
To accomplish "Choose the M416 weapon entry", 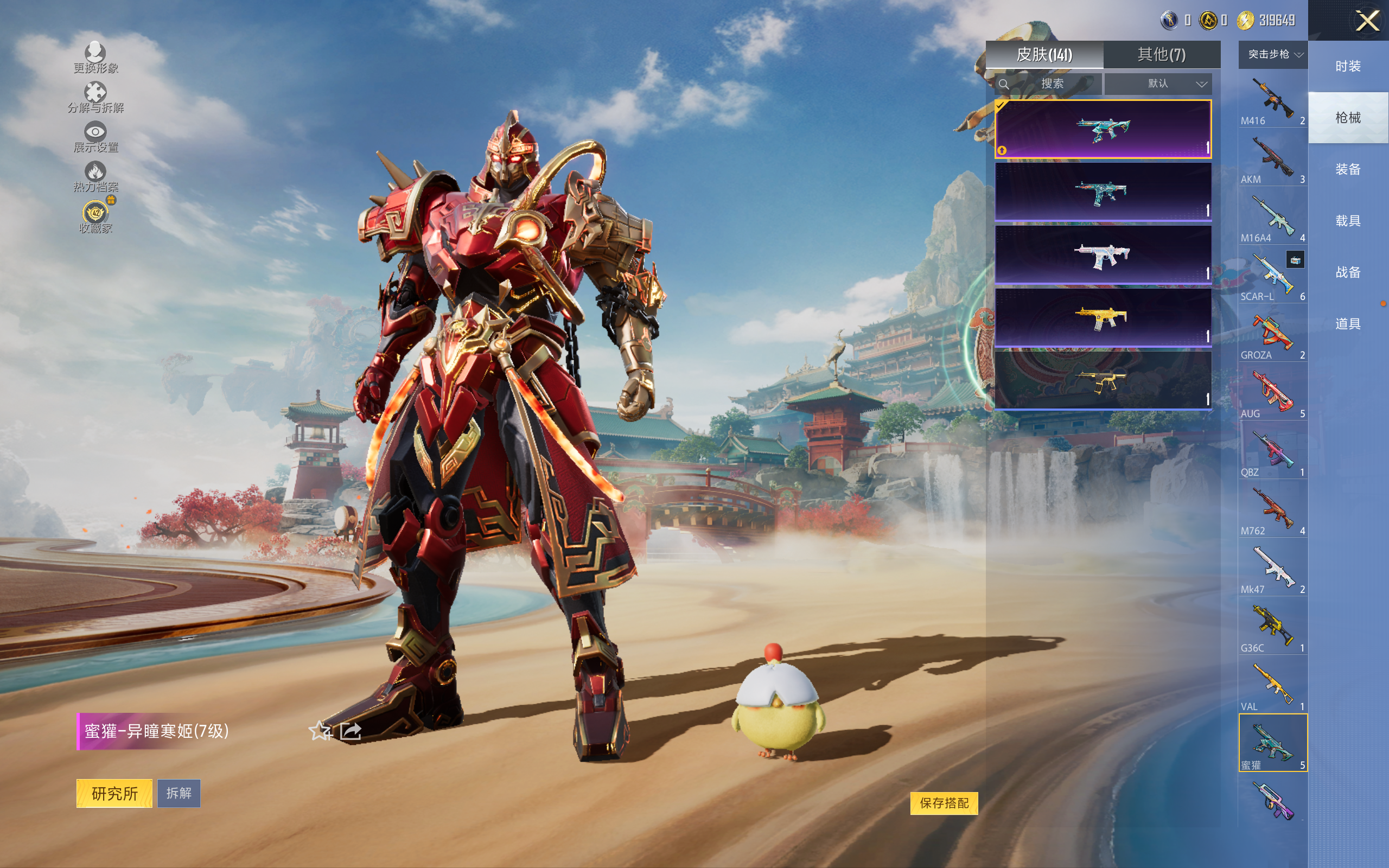I will 1272,100.
